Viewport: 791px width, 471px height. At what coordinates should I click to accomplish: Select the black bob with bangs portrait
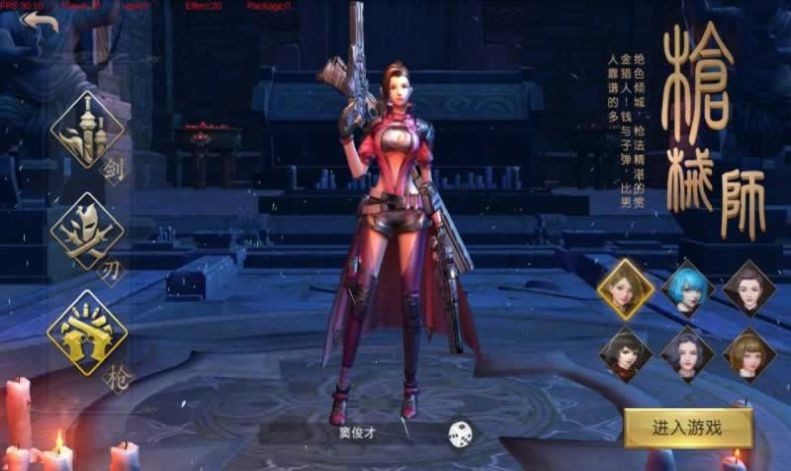tap(626, 354)
